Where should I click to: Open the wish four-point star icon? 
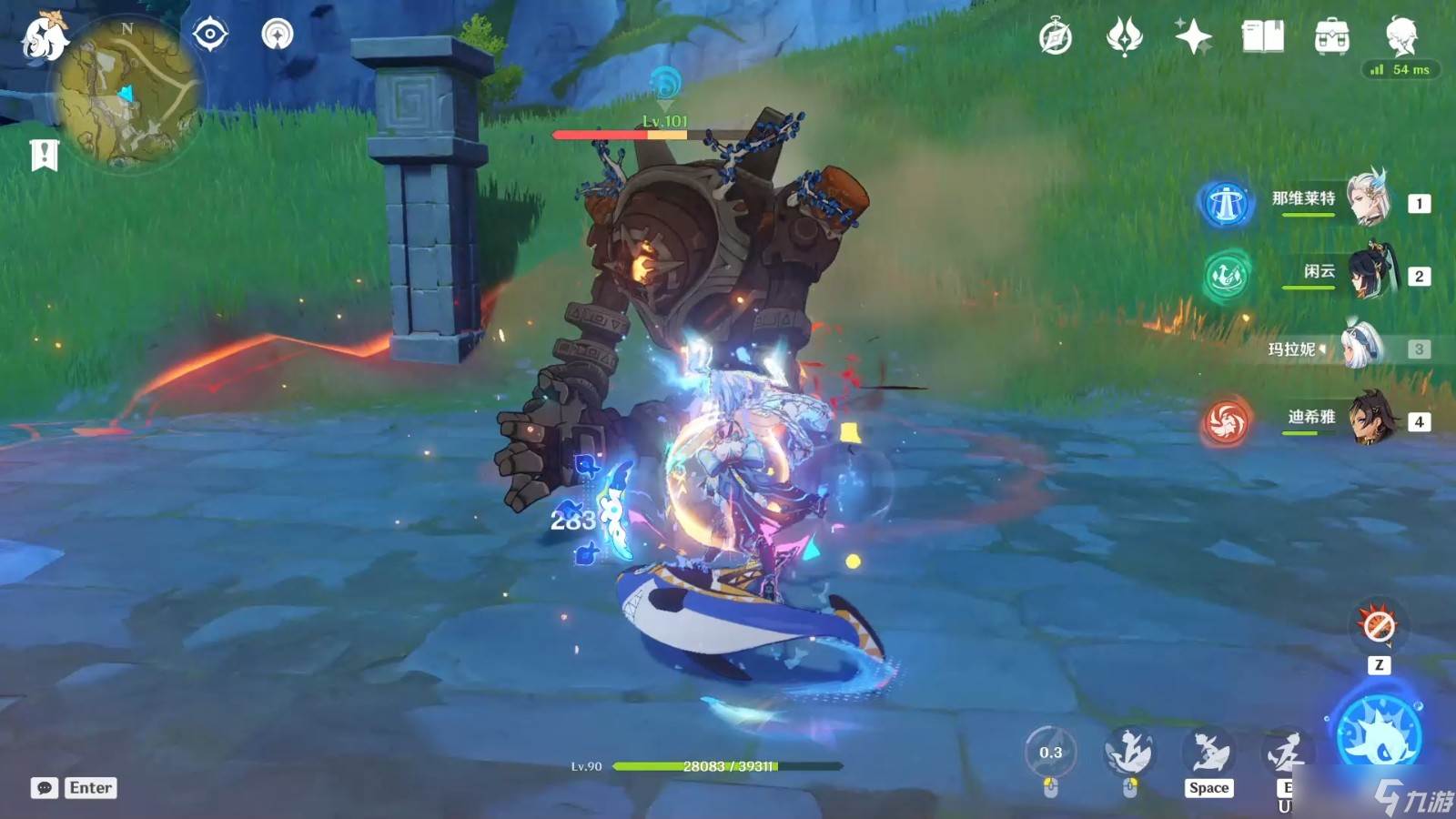(x=1193, y=37)
